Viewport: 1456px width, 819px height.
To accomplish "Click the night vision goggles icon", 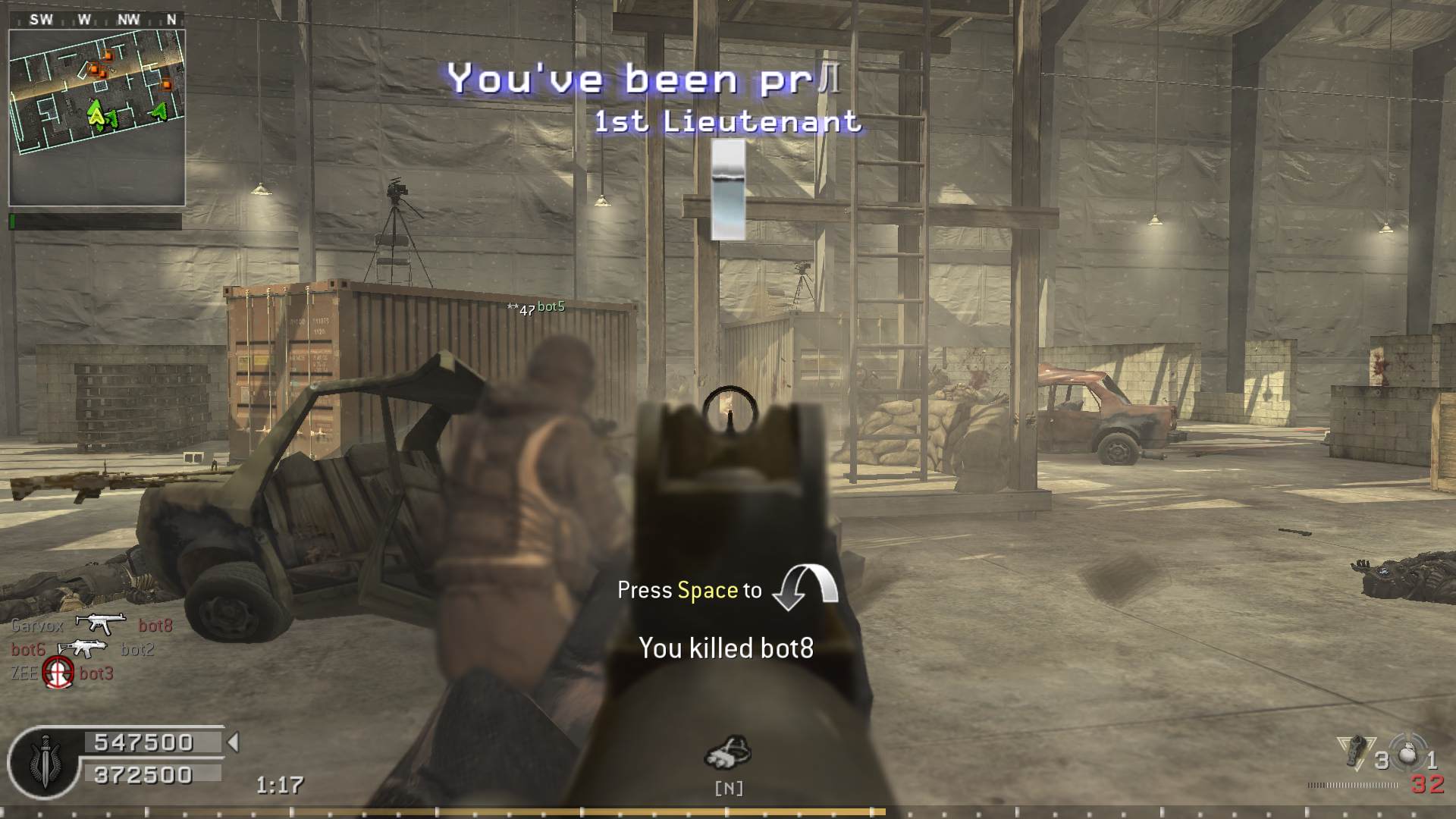I will (728, 752).
